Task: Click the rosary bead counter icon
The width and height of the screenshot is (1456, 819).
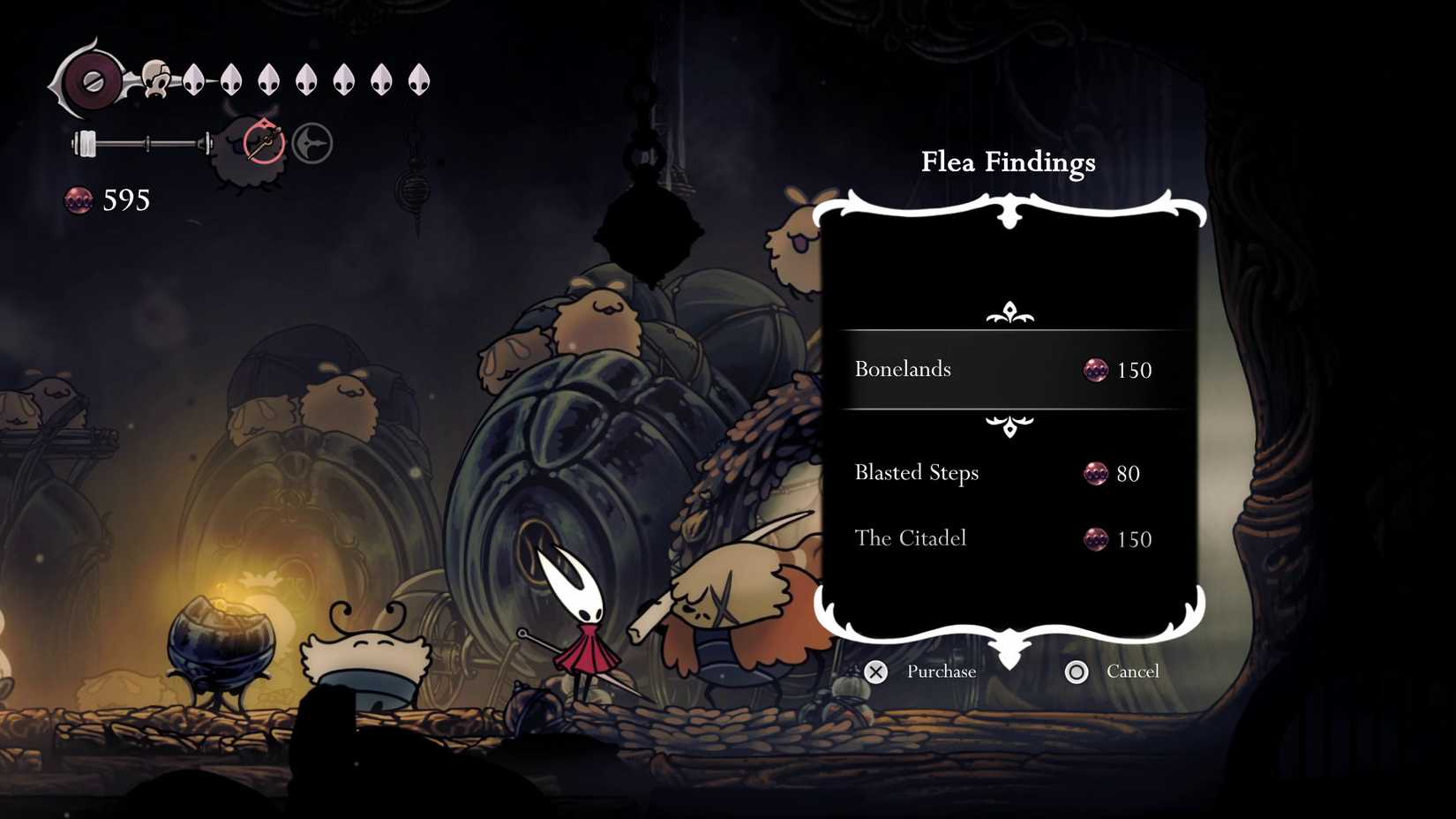Action: pyautogui.click(x=79, y=200)
